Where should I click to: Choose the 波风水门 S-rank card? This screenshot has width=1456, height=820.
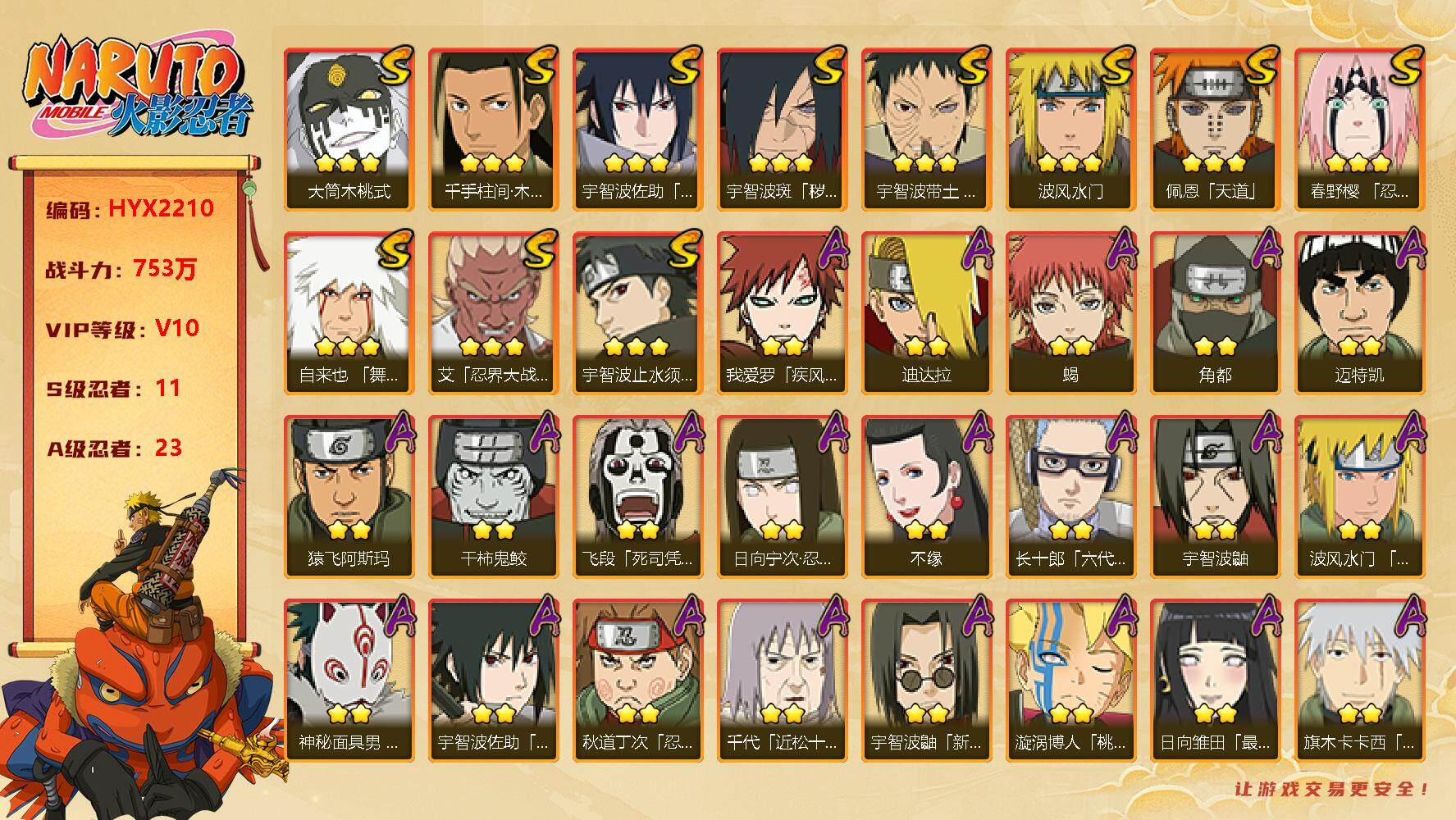pos(1070,129)
